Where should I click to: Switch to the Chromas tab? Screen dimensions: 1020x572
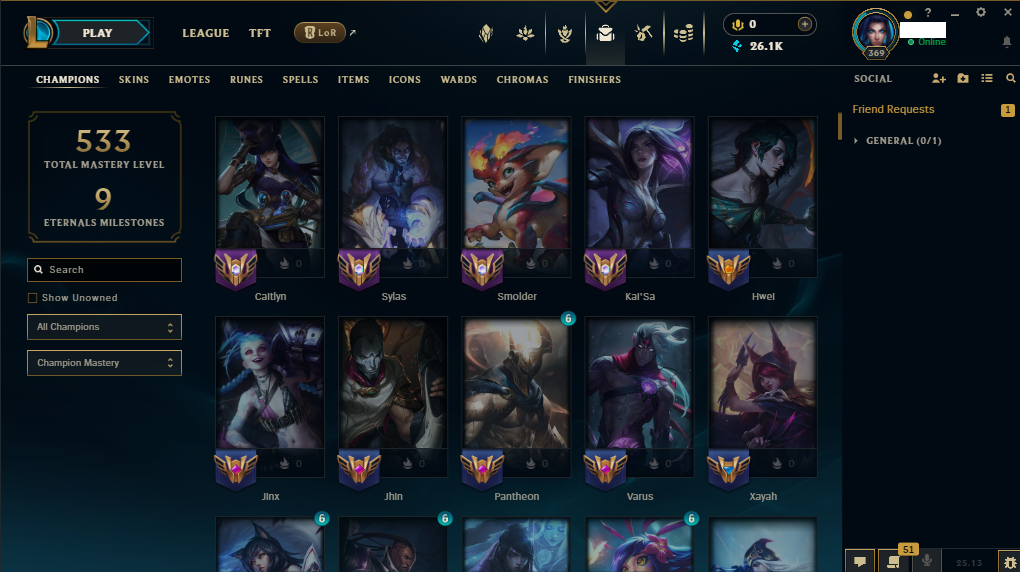522,80
